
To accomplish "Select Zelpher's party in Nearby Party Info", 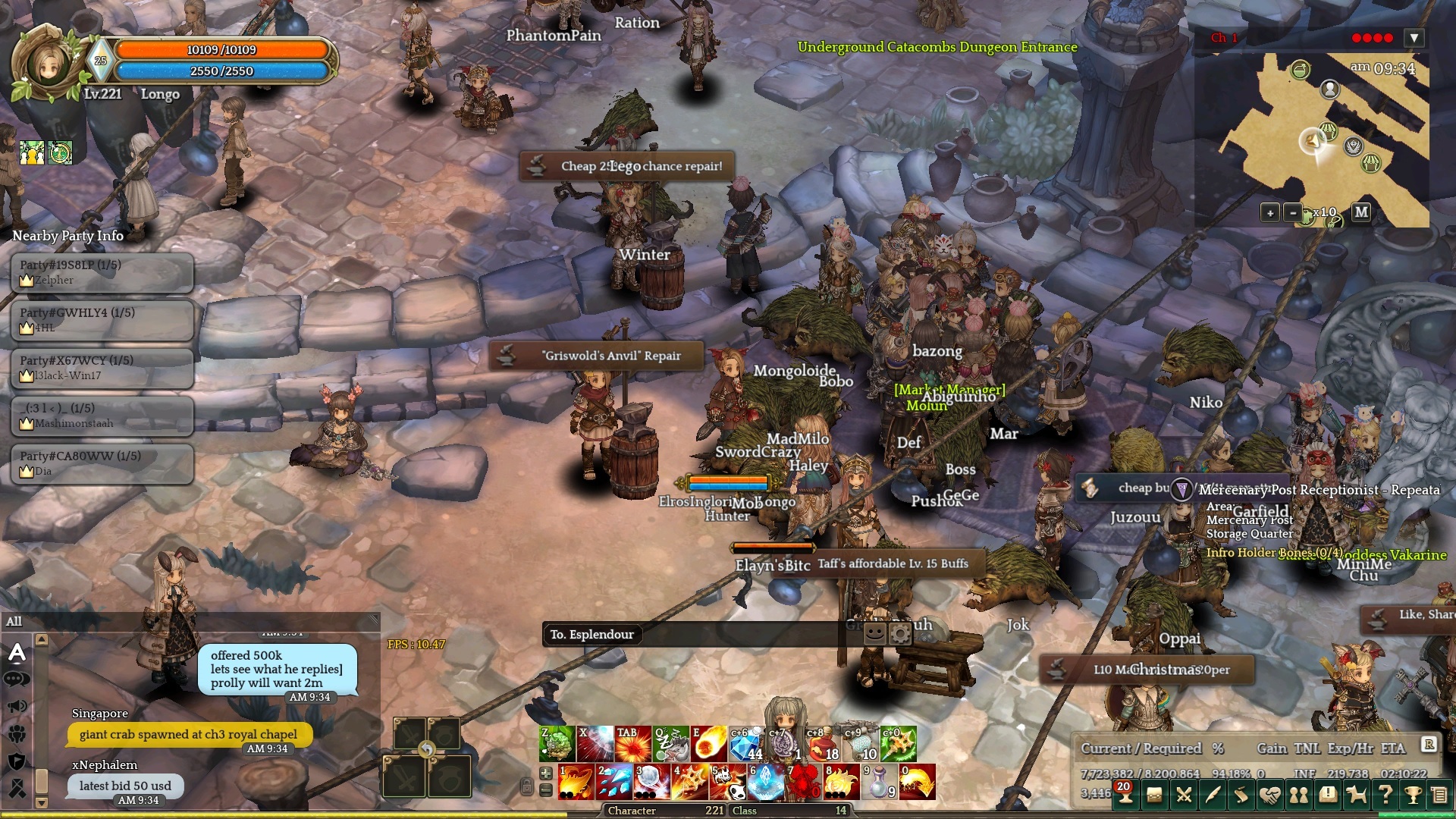I will coord(102,272).
